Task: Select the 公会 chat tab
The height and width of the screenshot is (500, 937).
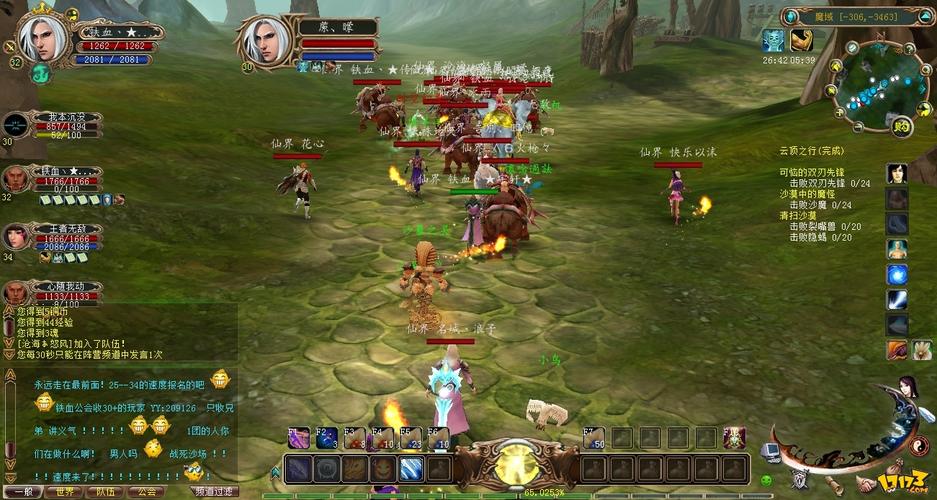Action: point(146,491)
